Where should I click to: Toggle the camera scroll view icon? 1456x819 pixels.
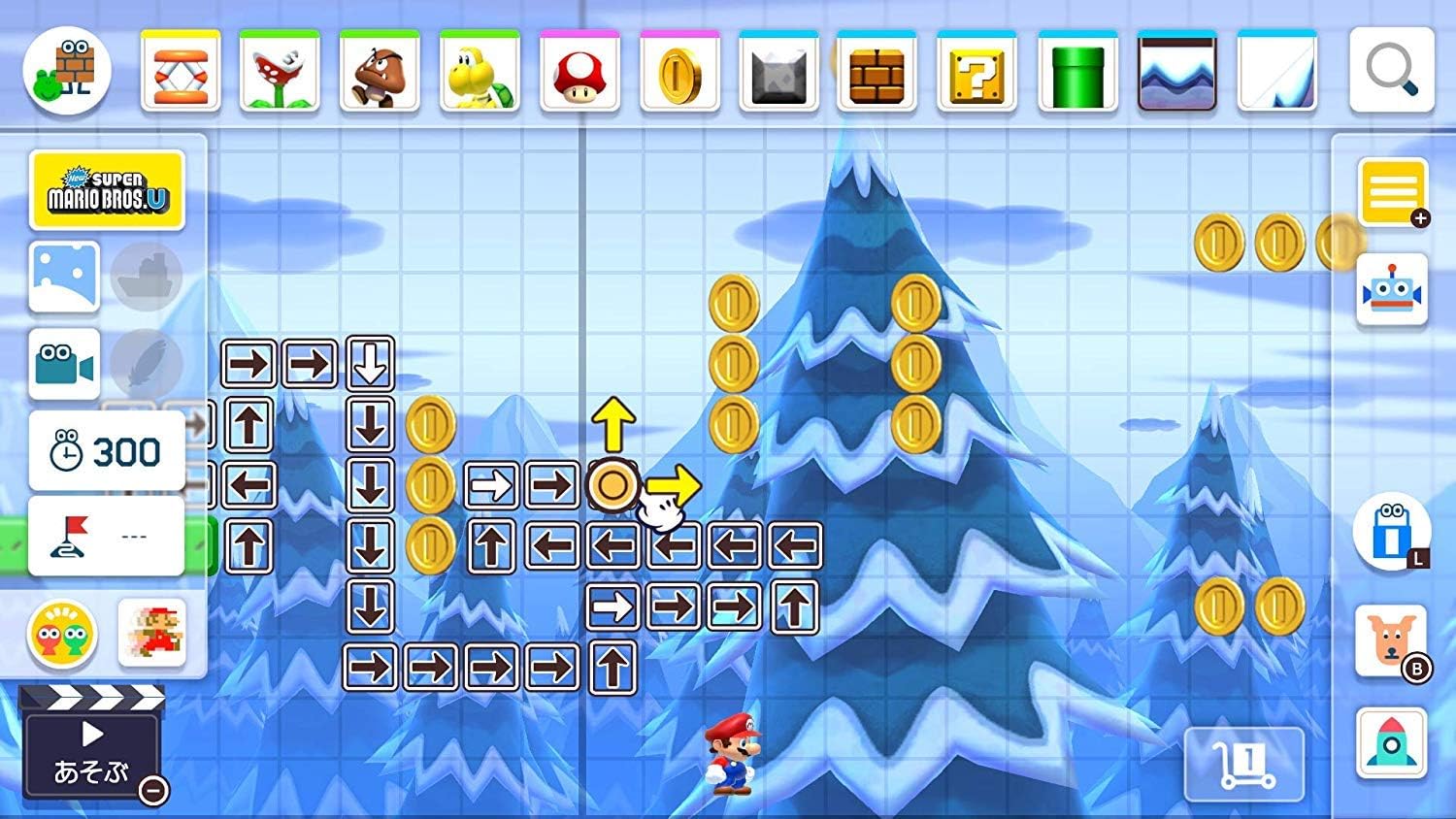point(63,364)
